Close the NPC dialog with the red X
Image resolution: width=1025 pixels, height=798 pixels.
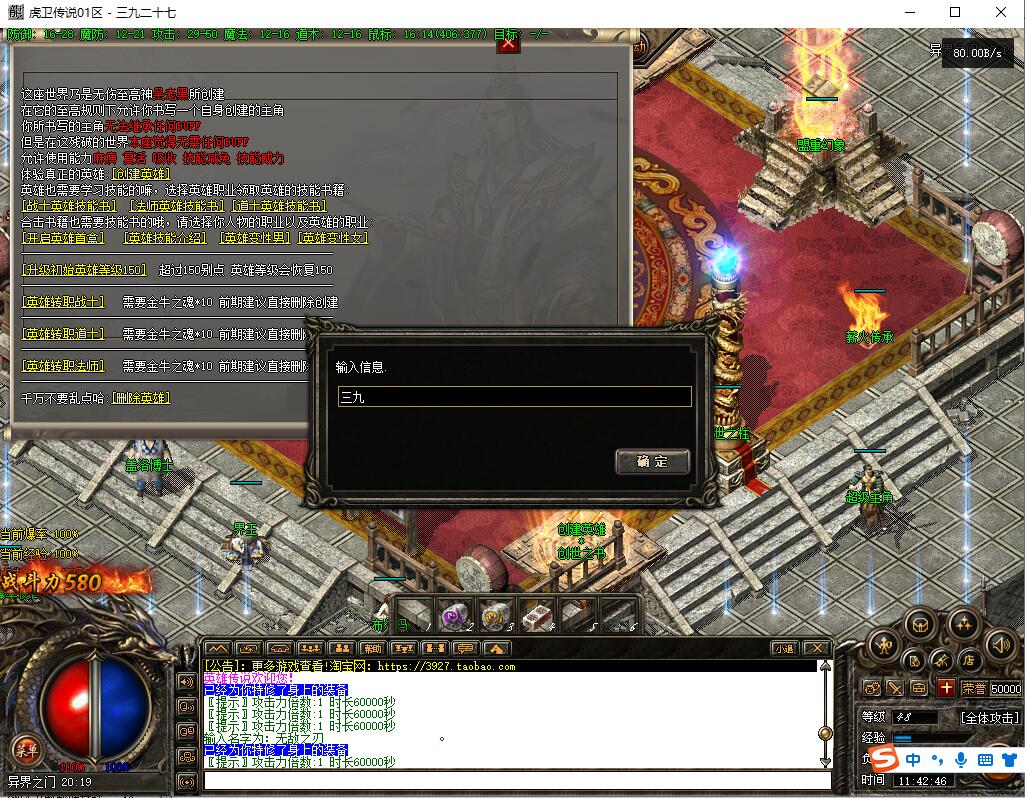point(508,43)
